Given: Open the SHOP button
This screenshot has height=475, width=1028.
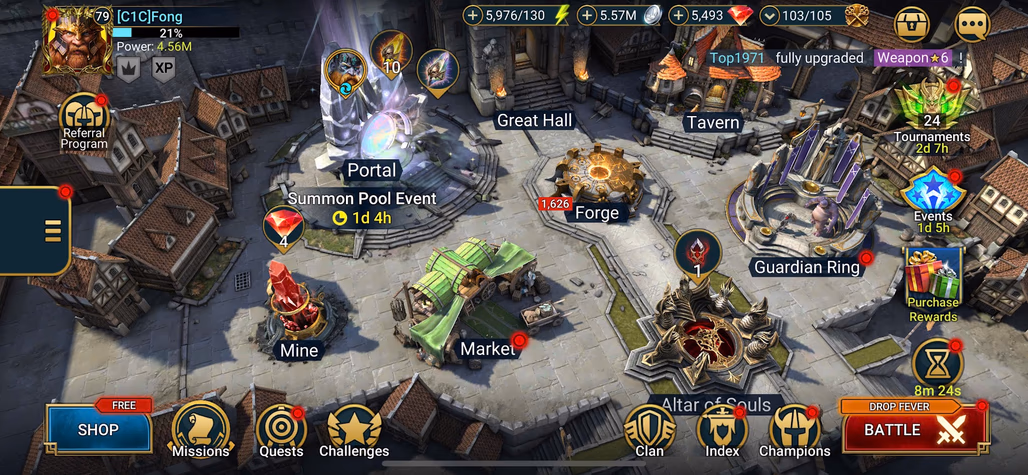Looking at the screenshot, I should point(98,429).
